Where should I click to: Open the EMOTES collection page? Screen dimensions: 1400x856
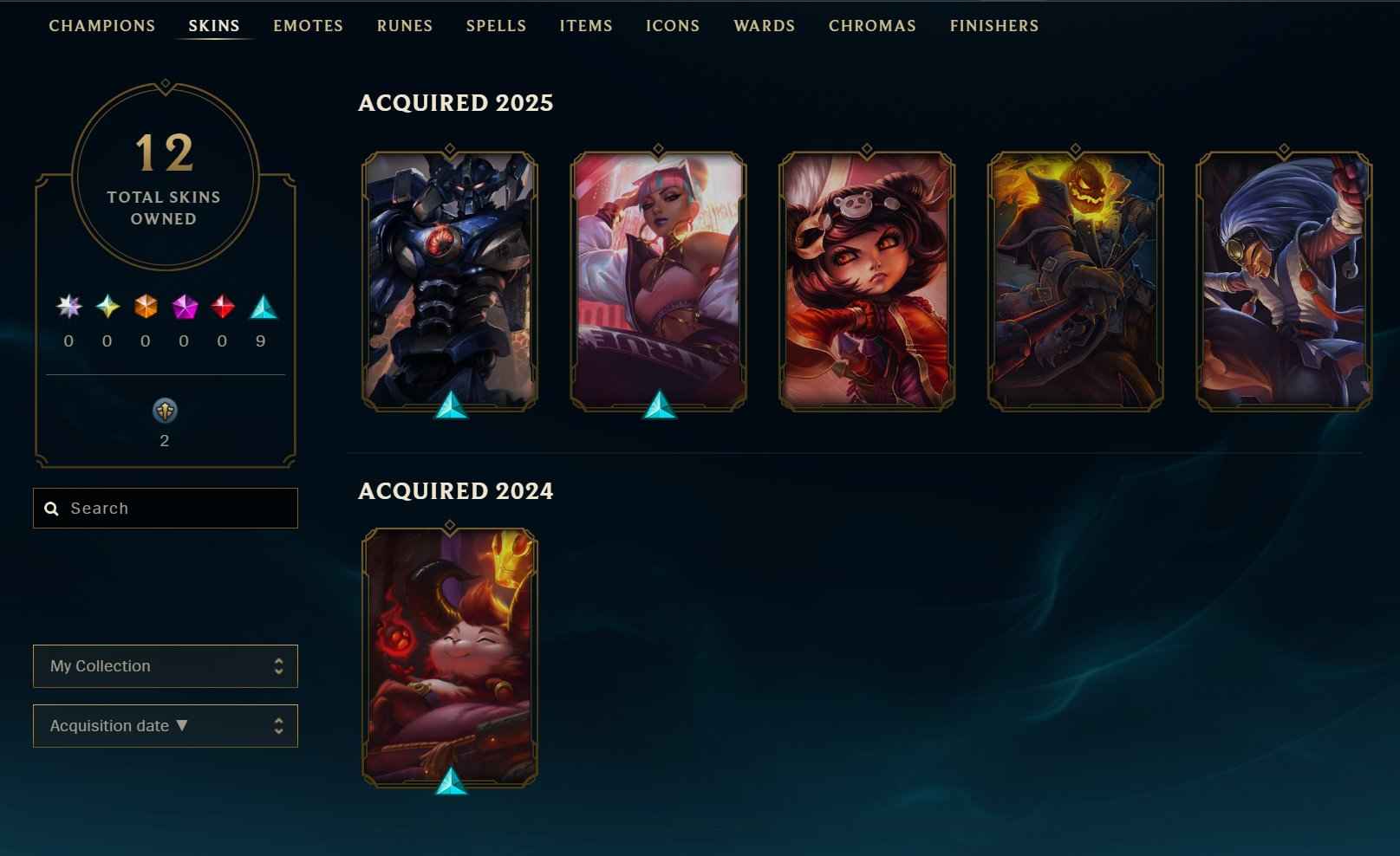pos(308,26)
